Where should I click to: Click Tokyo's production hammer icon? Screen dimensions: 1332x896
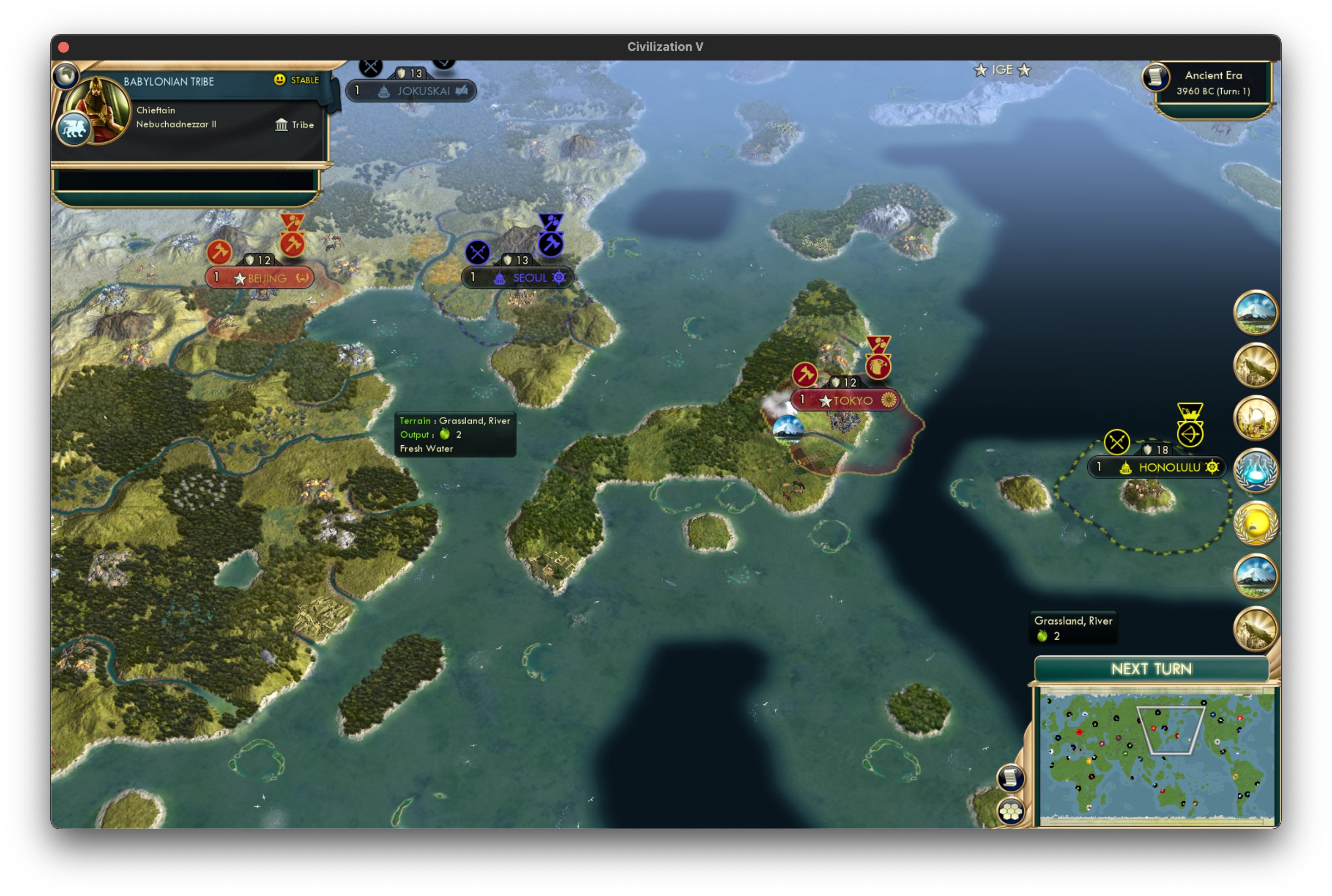click(x=804, y=374)
